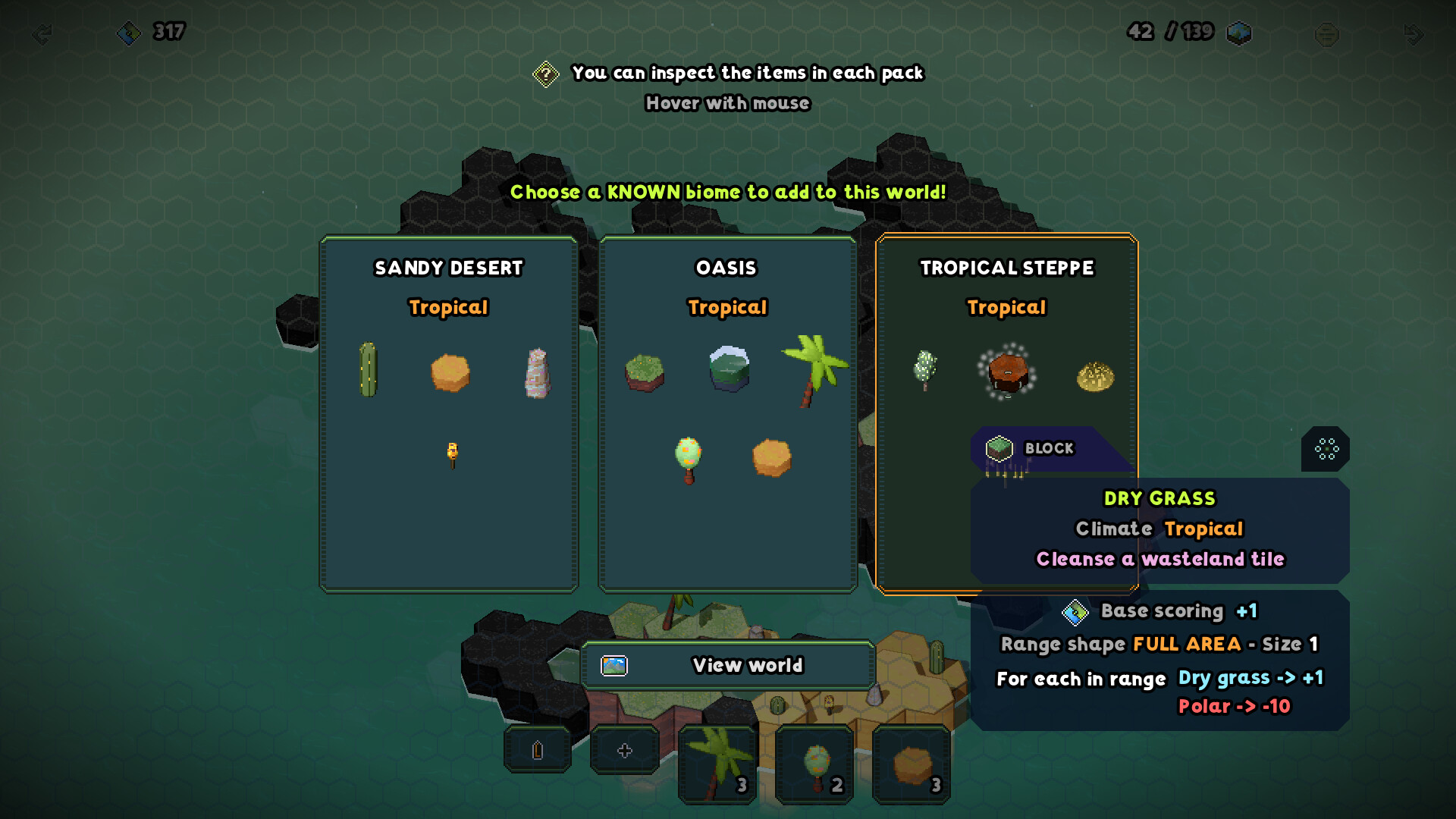
Task: Select the crosshair slot in bottom bar
Action: 625,750
